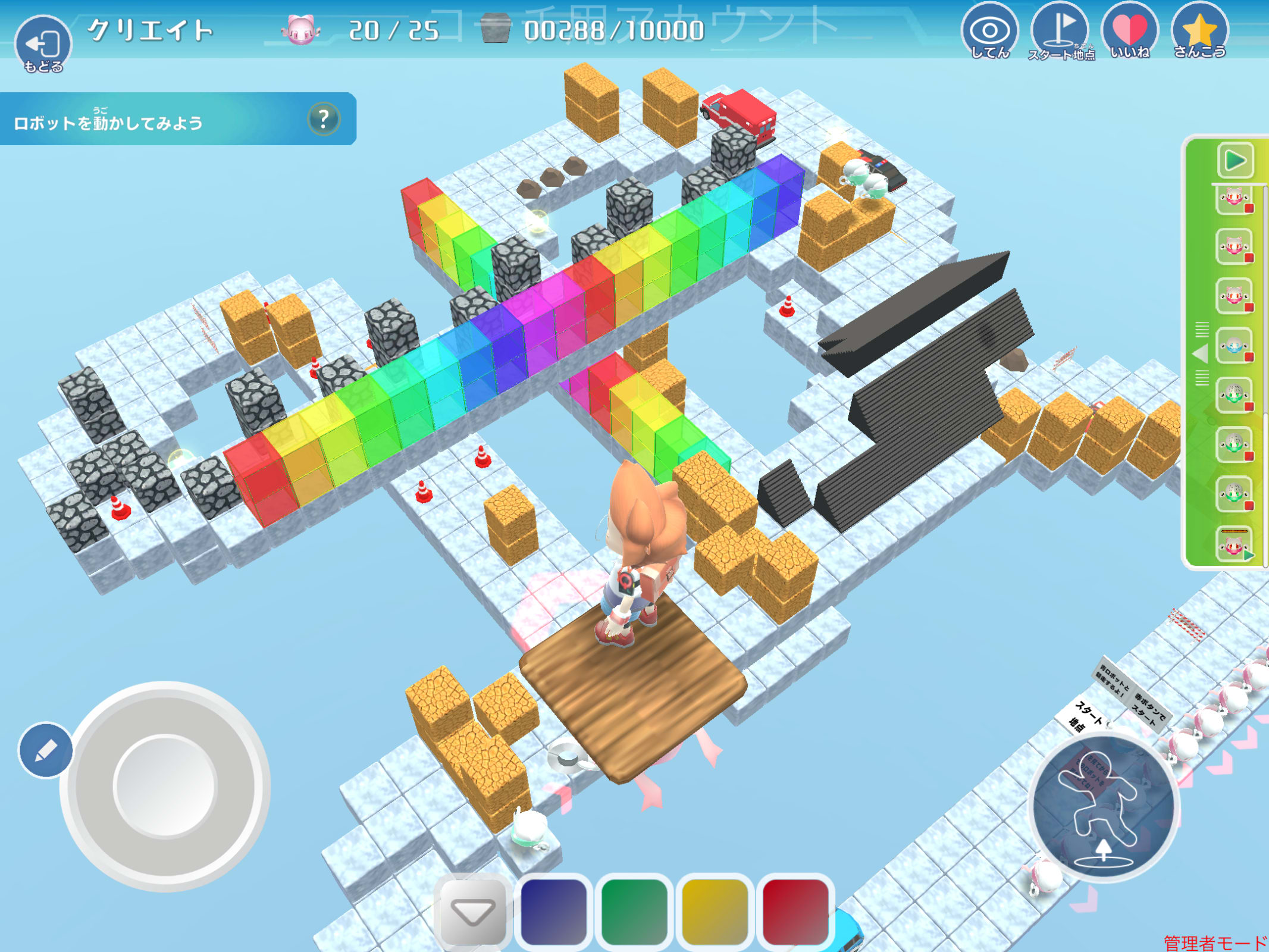The height and width of the screenshot is (952, 1269).
Task: Collapse the robot panel with the left arrow
Action: pos(1201,355)
